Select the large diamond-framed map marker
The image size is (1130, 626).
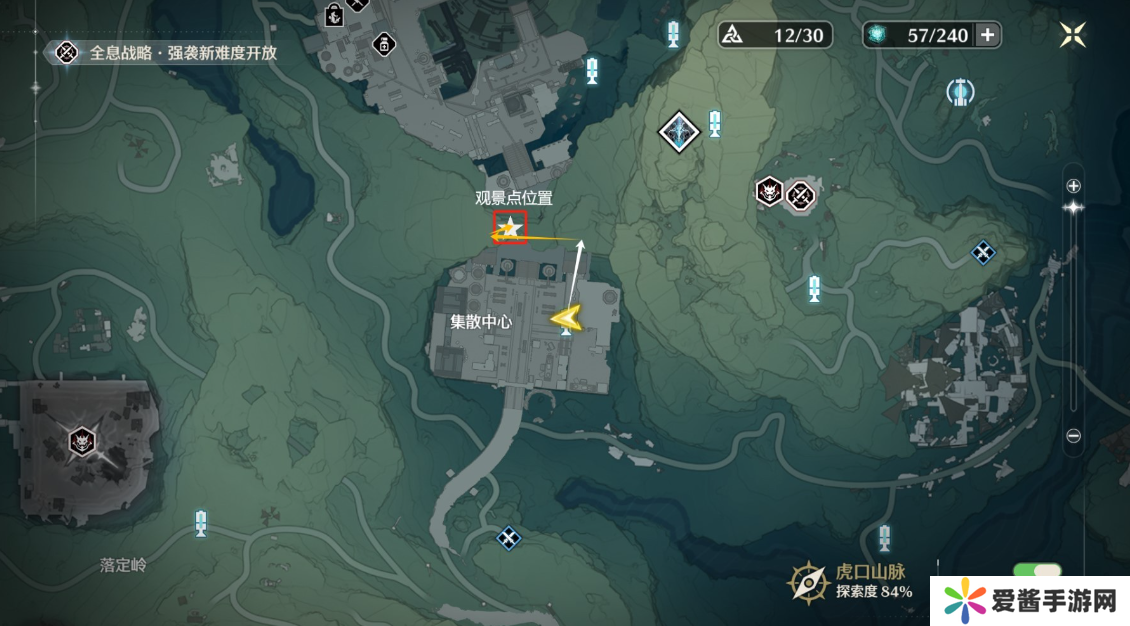[x=679, y=132]
